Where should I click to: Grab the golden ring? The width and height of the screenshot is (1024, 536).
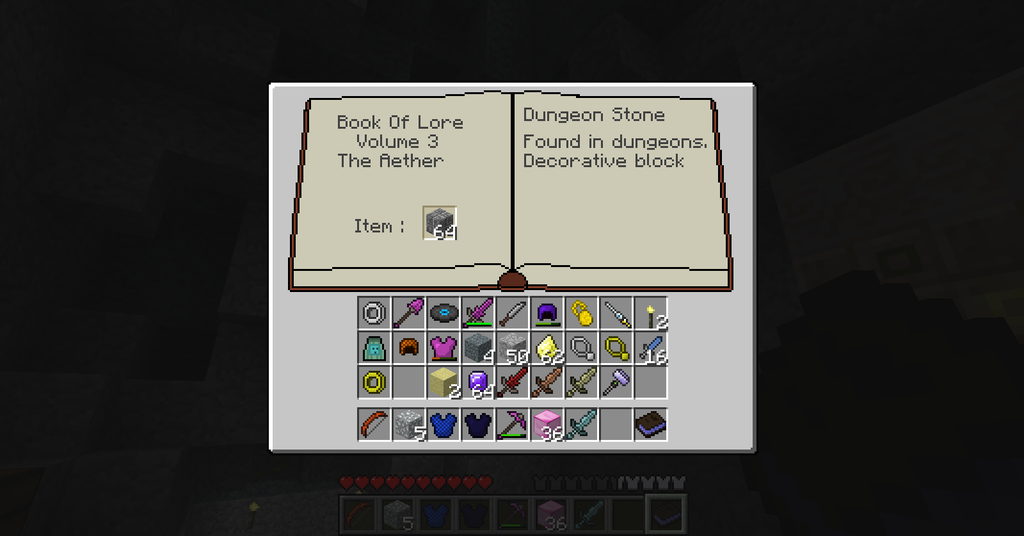point(373,382)
